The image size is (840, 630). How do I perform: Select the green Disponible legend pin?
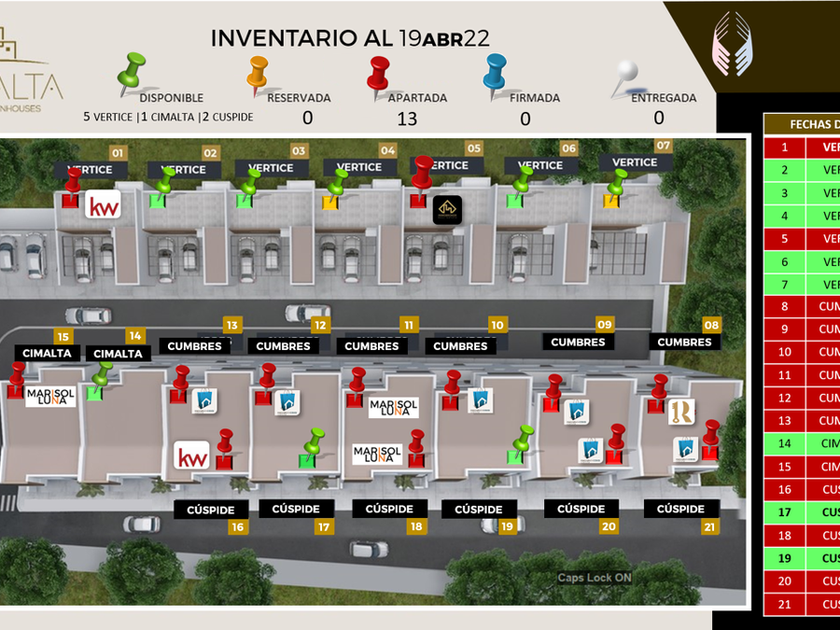point(133,70)
